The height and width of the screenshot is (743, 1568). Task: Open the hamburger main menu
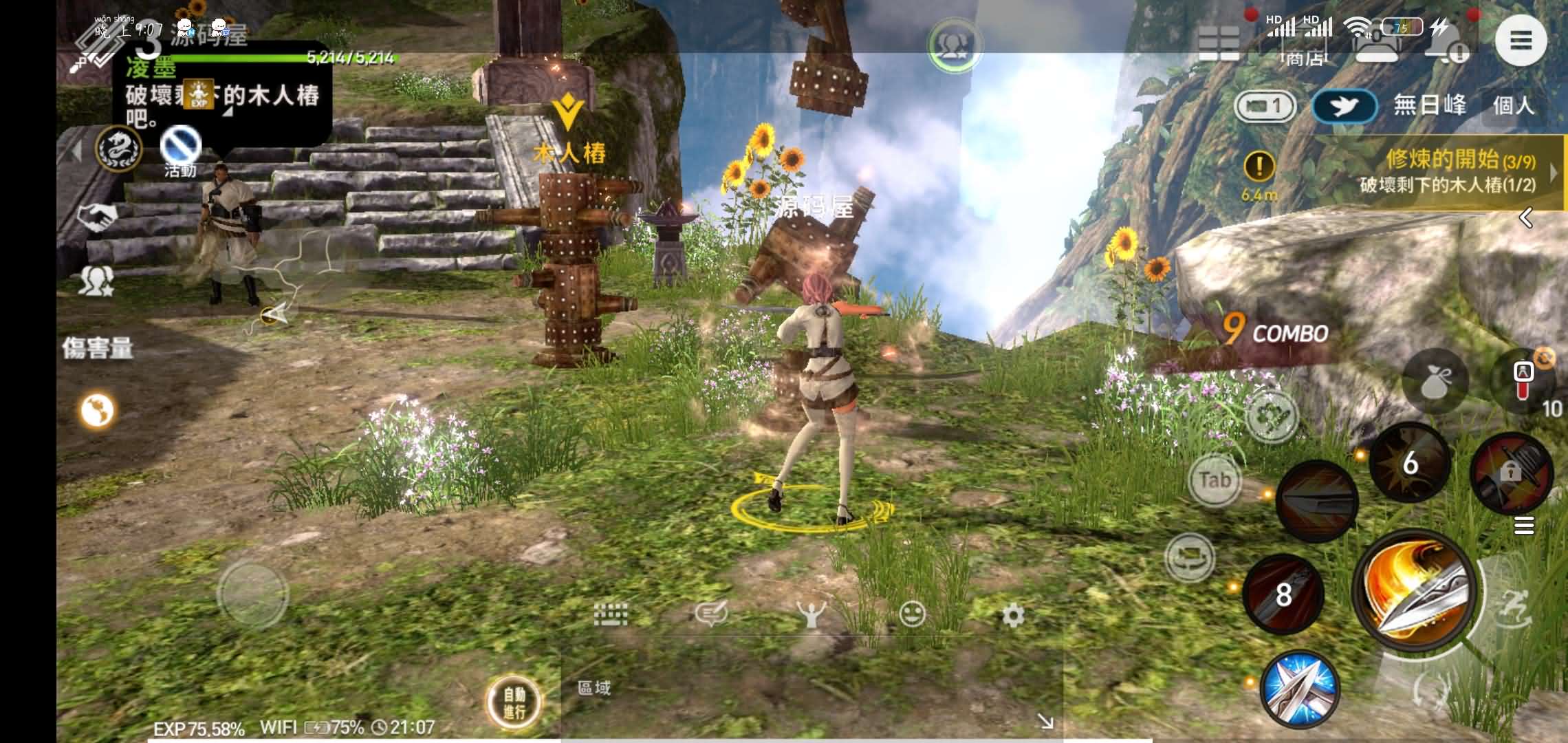coord(1521,41)
